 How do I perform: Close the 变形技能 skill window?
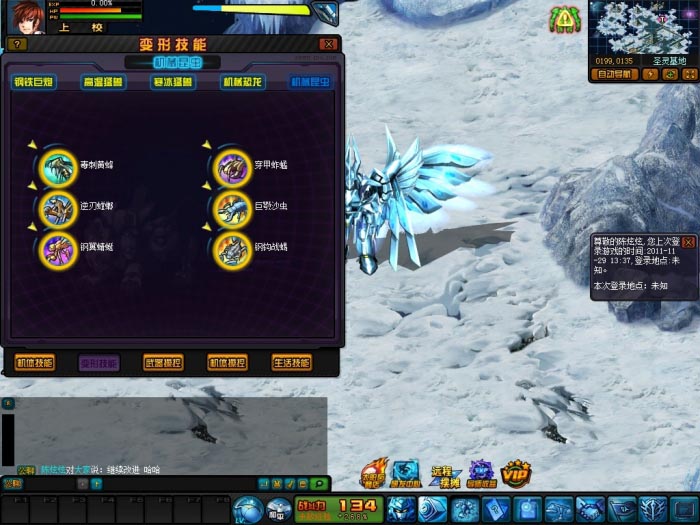pos(328,44)
